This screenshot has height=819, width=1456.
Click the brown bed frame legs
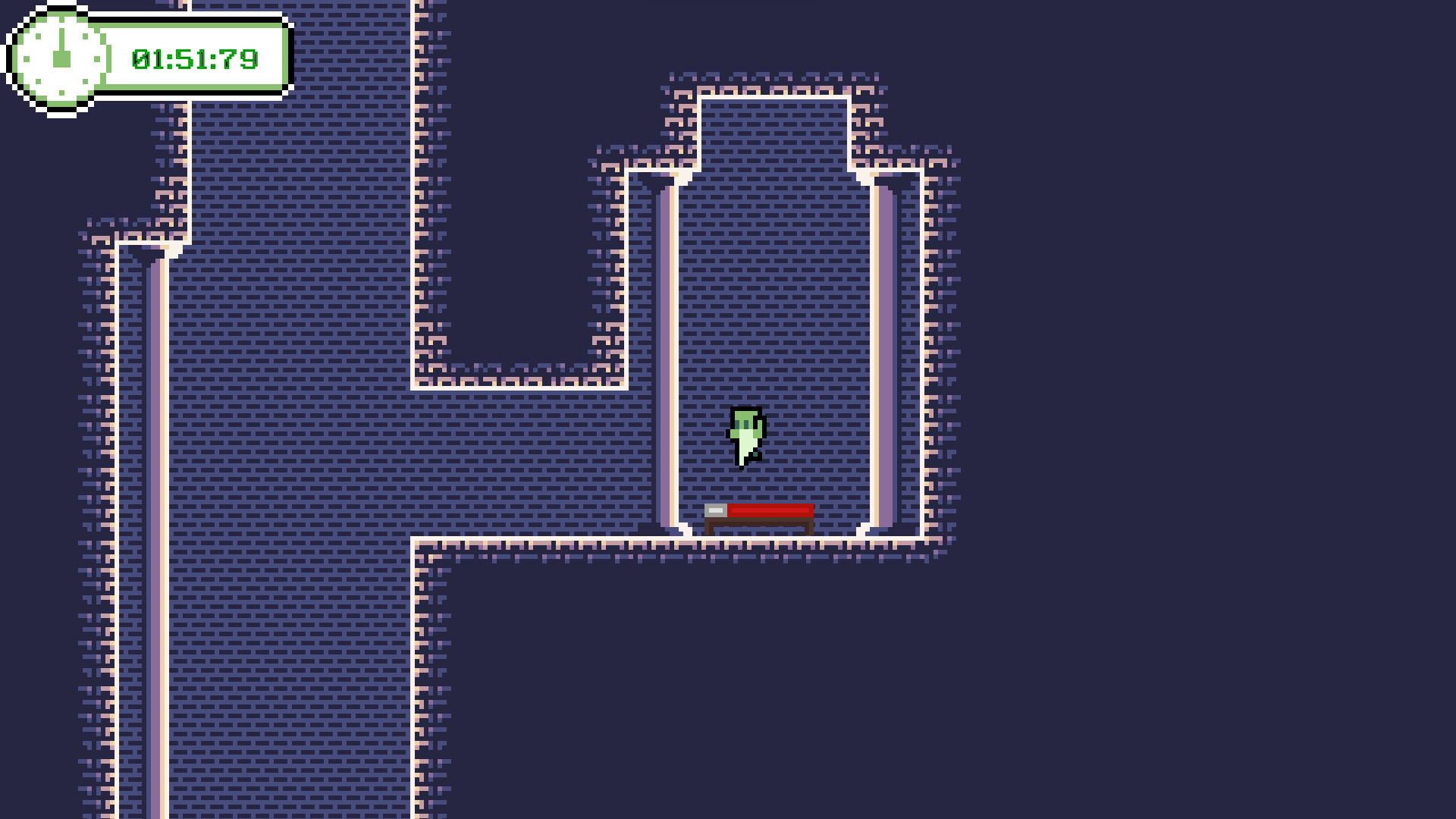tap(709, 529)
